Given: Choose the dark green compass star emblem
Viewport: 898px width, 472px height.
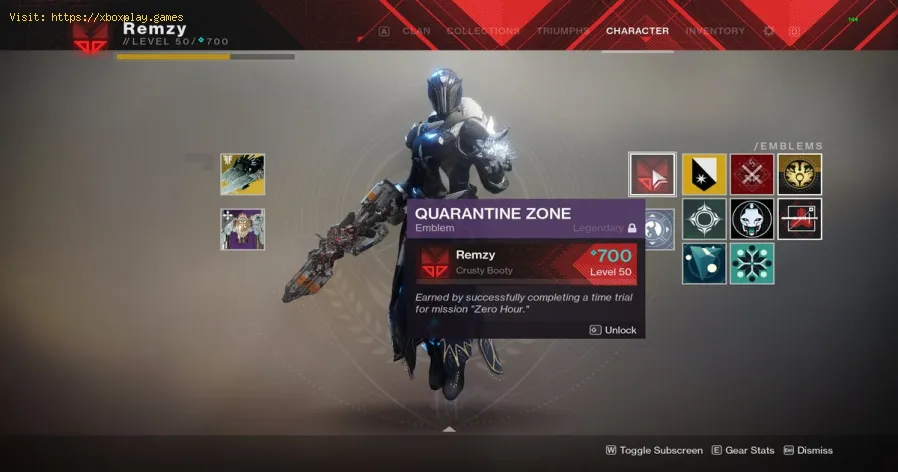Looking at the screenshot, I should [704, 219].
